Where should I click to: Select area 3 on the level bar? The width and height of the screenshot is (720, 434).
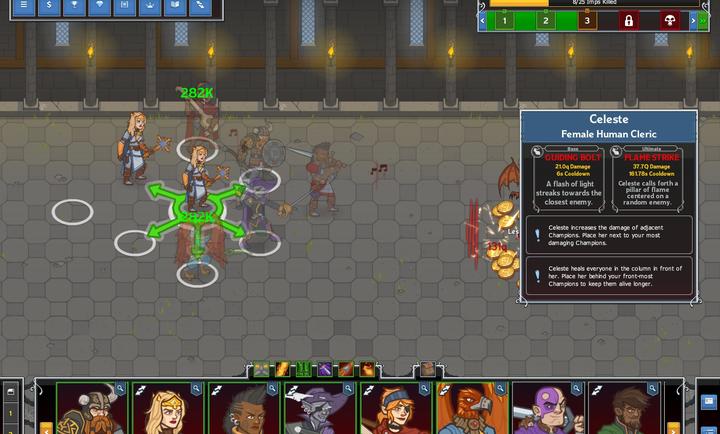click(x=587, y=20)
